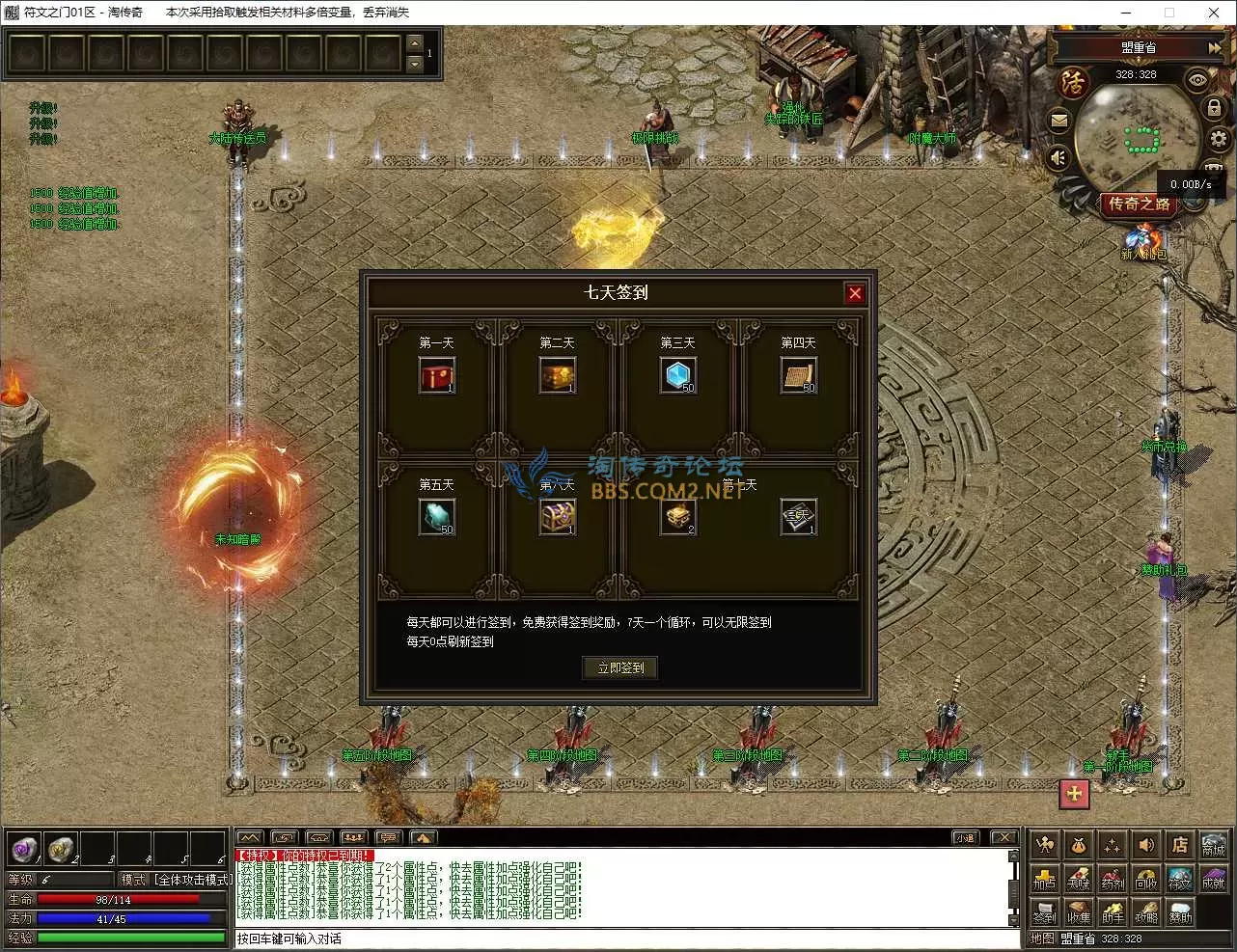Click the 立即签到 sign-in button
Viewport: 1237px width, 952px height.
click(x=619, y=667)
